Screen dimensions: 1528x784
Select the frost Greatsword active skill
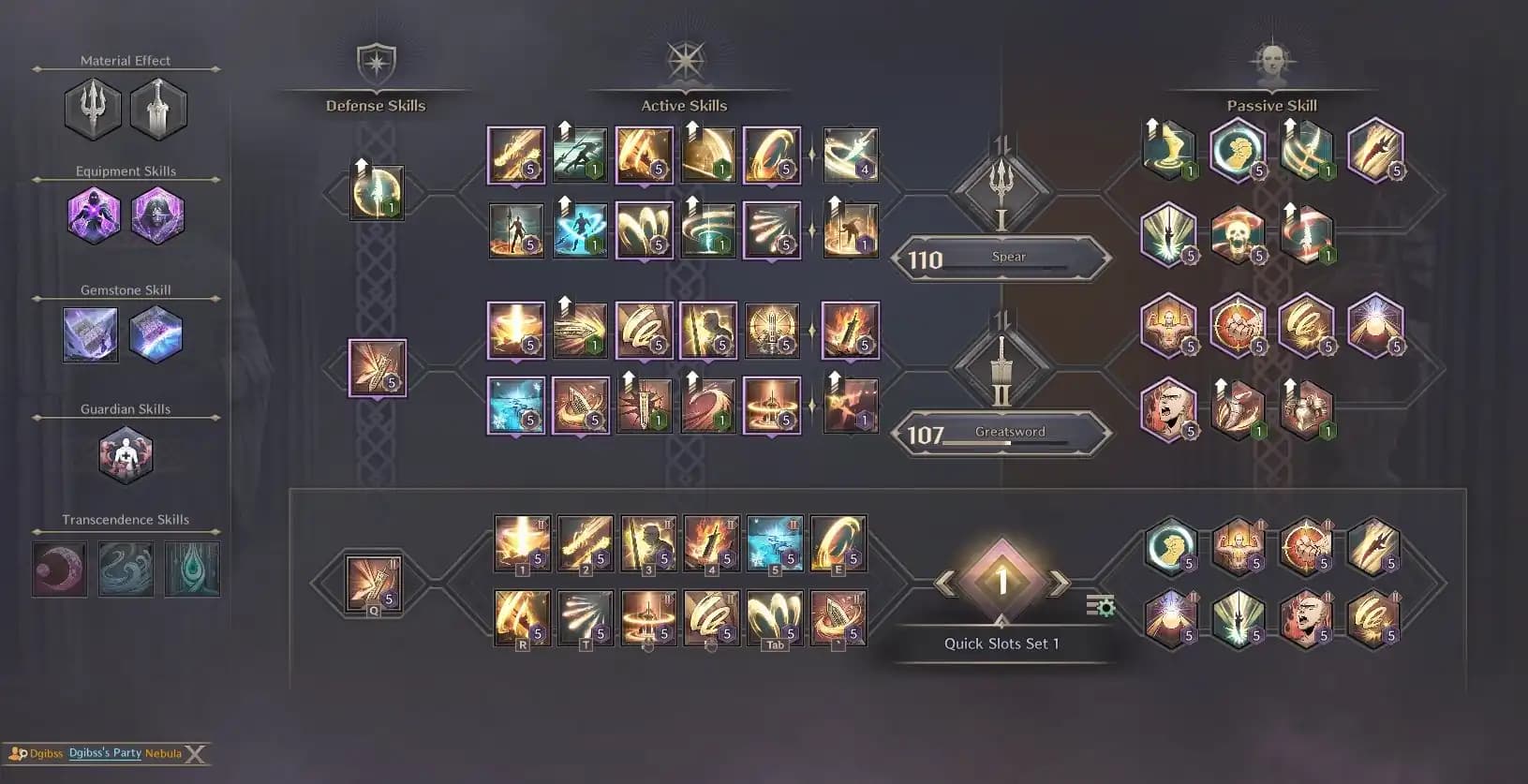pyautogui.click(x=516, y=406)
